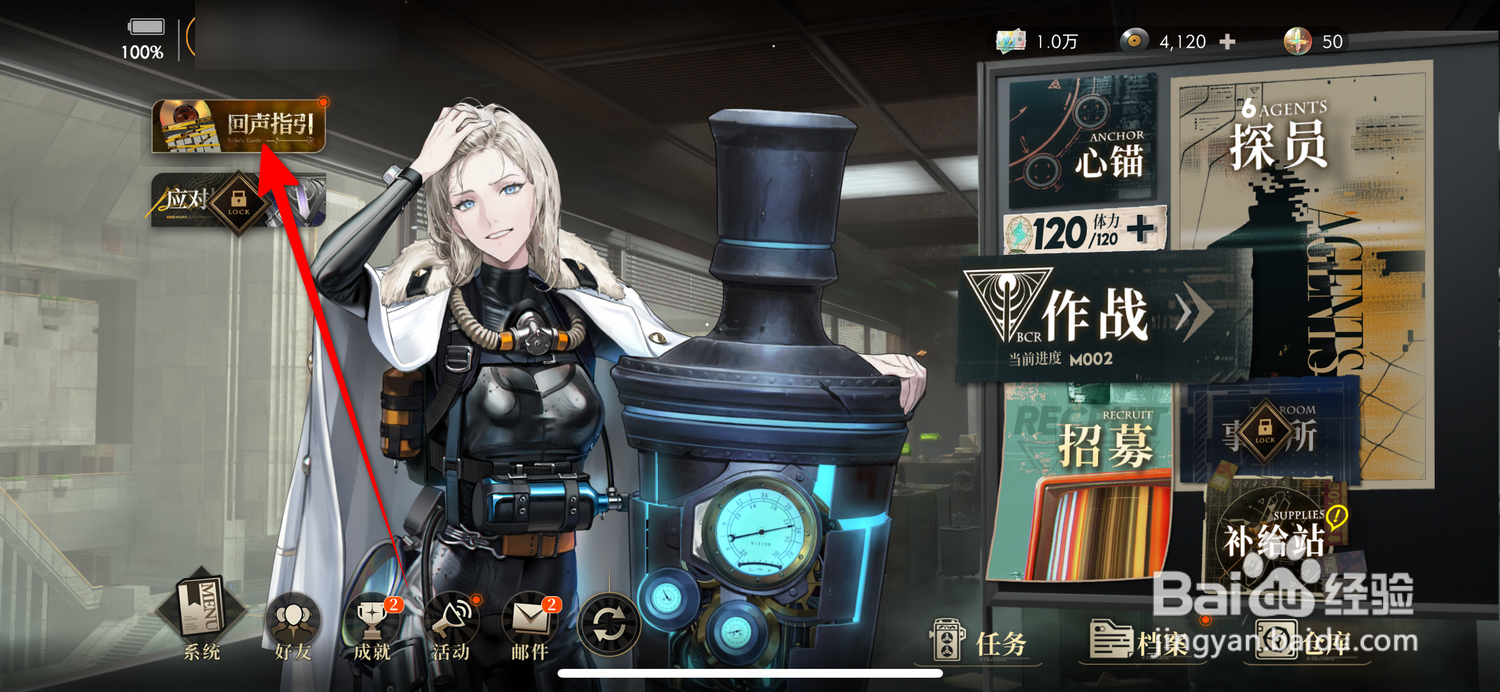The image size is (1500, 692).
Task: Add stamina with the 体力 plus button
Action: coord(1140,231)
